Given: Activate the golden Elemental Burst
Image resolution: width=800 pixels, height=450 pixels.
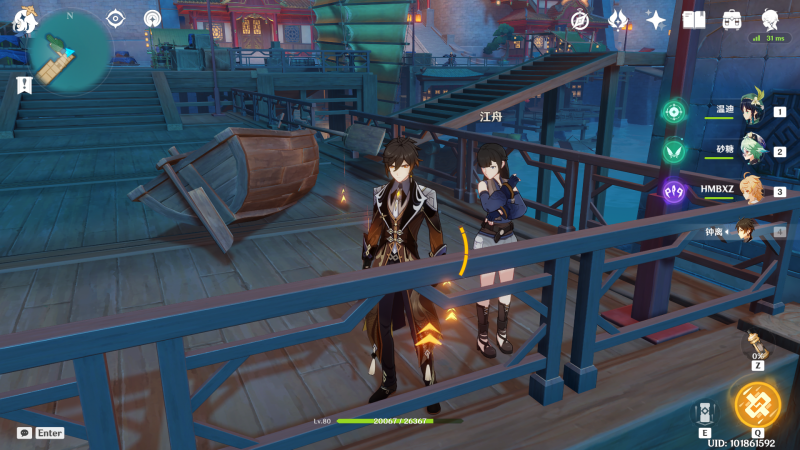Looking at the screenshot, I should [x=757, y=402].
